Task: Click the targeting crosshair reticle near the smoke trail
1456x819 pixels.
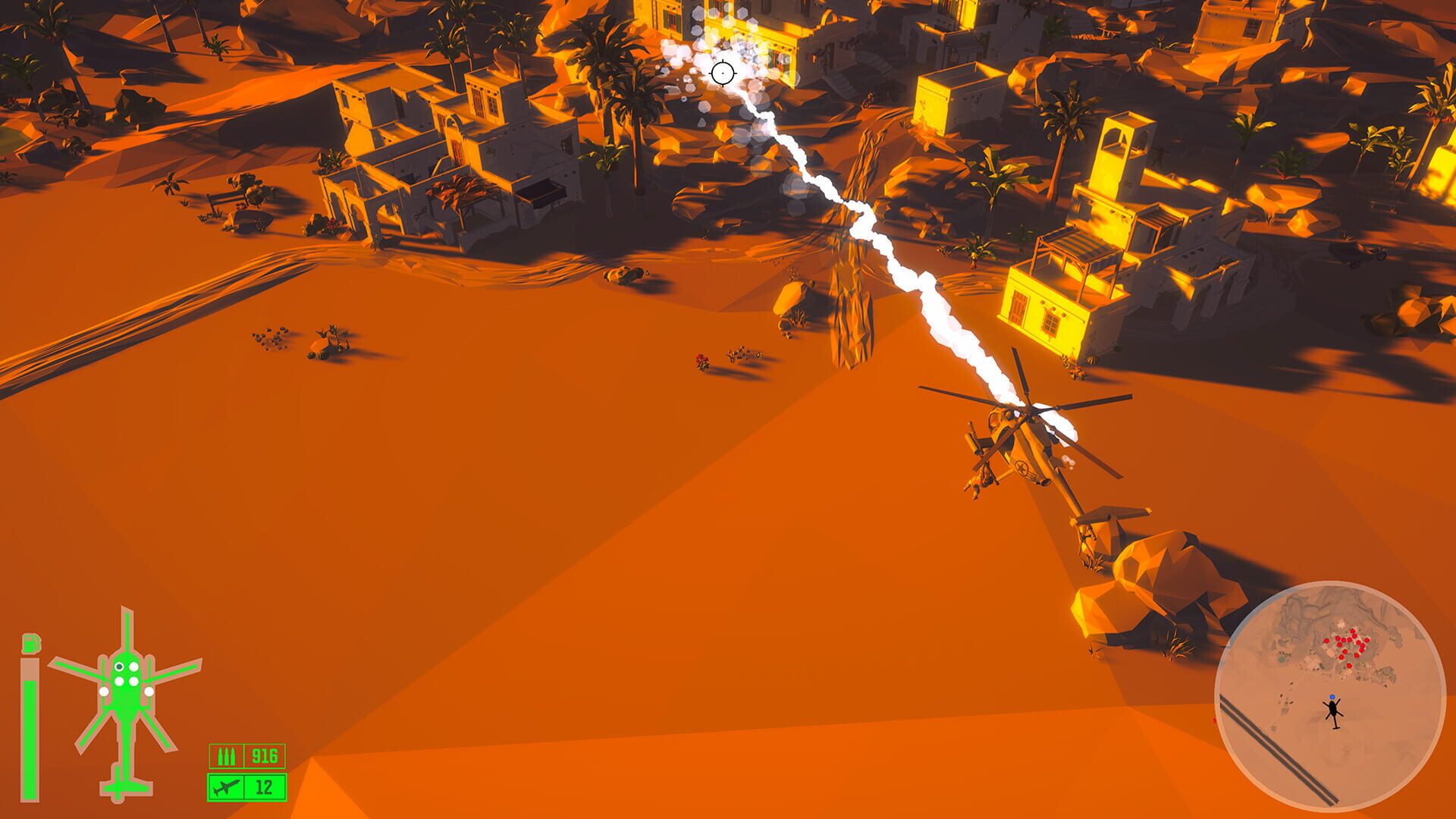Action: (723, 73)
